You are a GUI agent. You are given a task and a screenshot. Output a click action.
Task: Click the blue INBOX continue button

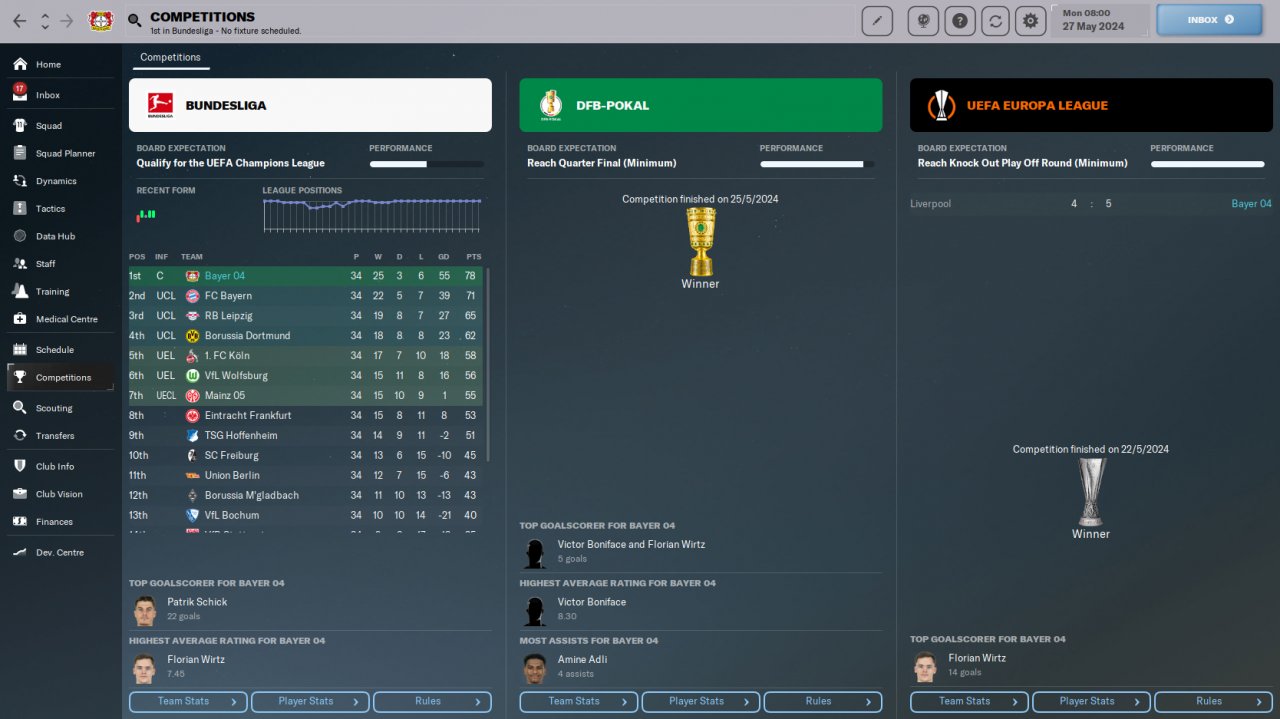[1210, 19]
